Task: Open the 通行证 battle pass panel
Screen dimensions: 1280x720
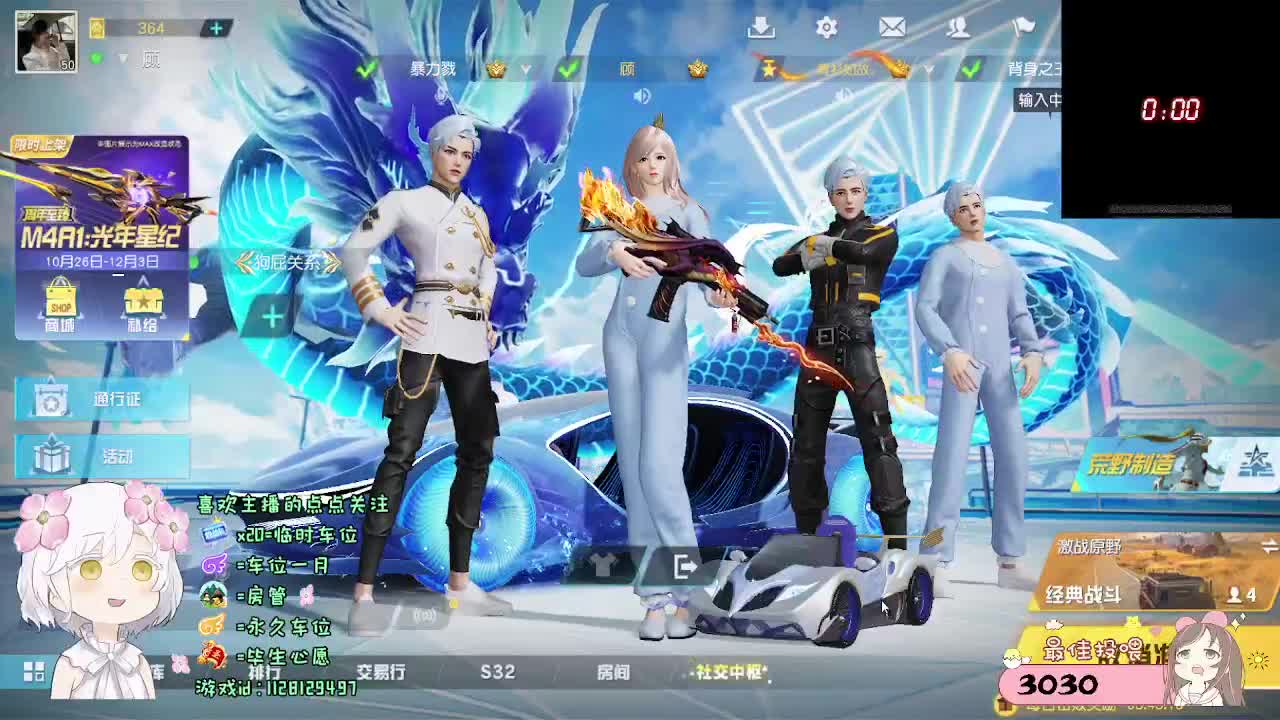Action: (100, 398)
